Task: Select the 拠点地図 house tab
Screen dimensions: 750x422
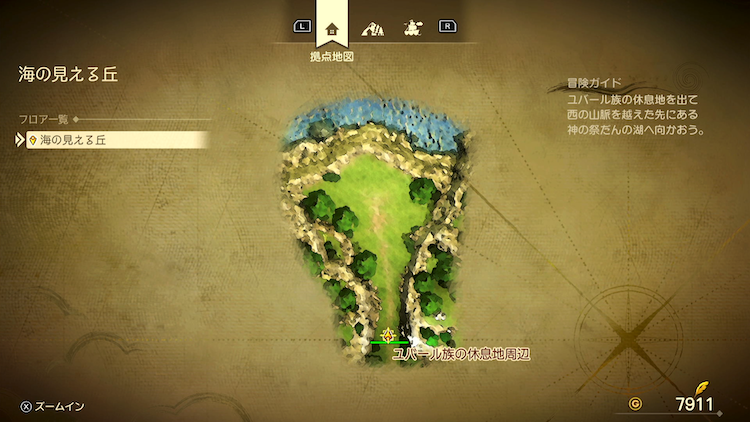Action: pos(332,27)
